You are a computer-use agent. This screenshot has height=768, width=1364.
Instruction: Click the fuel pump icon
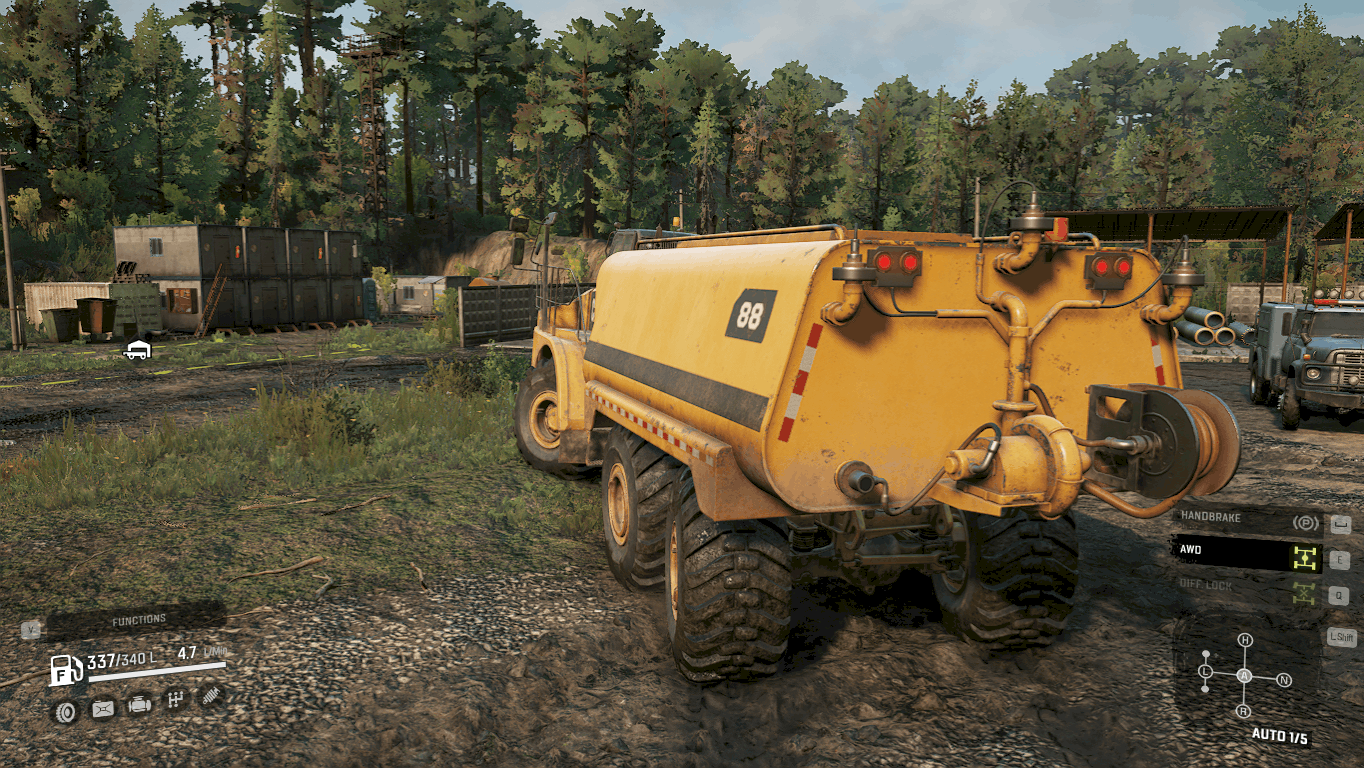coord(66,669)
